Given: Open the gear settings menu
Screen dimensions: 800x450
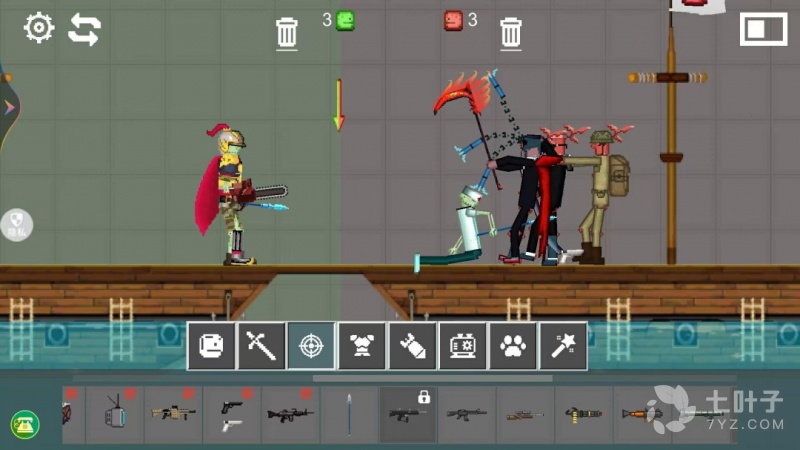Looking at the screenshot, I should click(39, 28).
